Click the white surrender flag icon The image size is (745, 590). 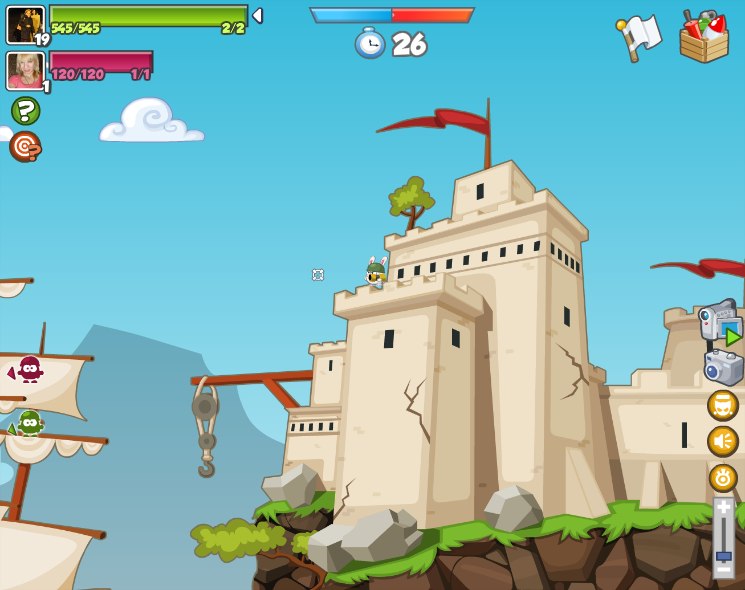coord(639,37)
